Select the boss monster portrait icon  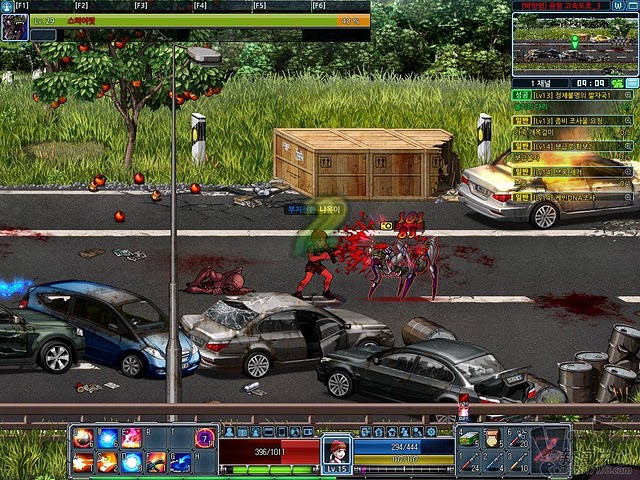click(15, 27)
